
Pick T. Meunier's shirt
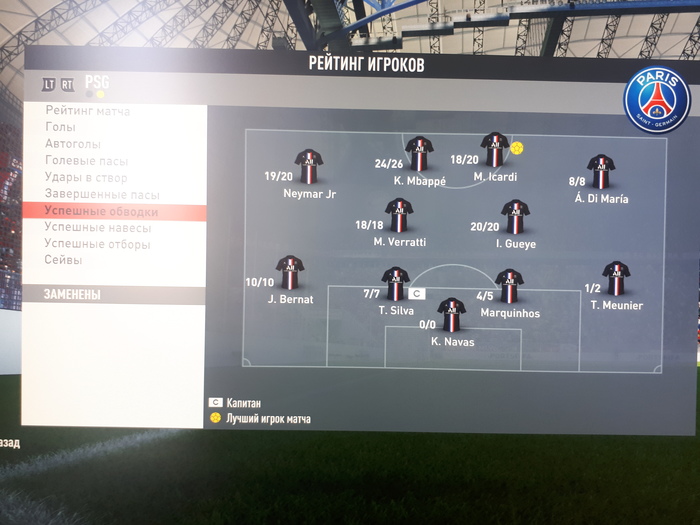616,278
